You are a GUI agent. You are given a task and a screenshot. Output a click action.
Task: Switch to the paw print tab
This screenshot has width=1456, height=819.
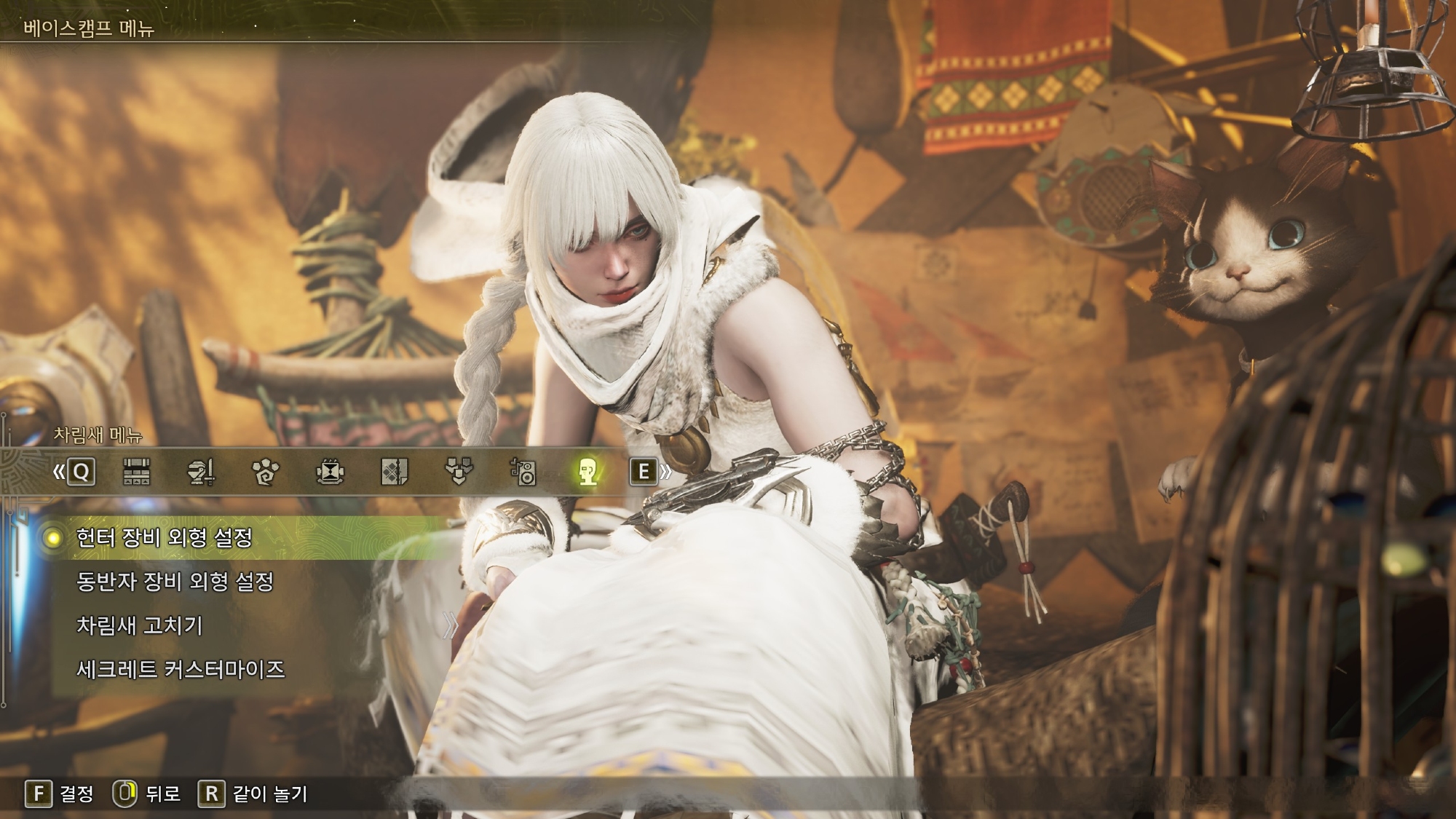coord(265,472)
